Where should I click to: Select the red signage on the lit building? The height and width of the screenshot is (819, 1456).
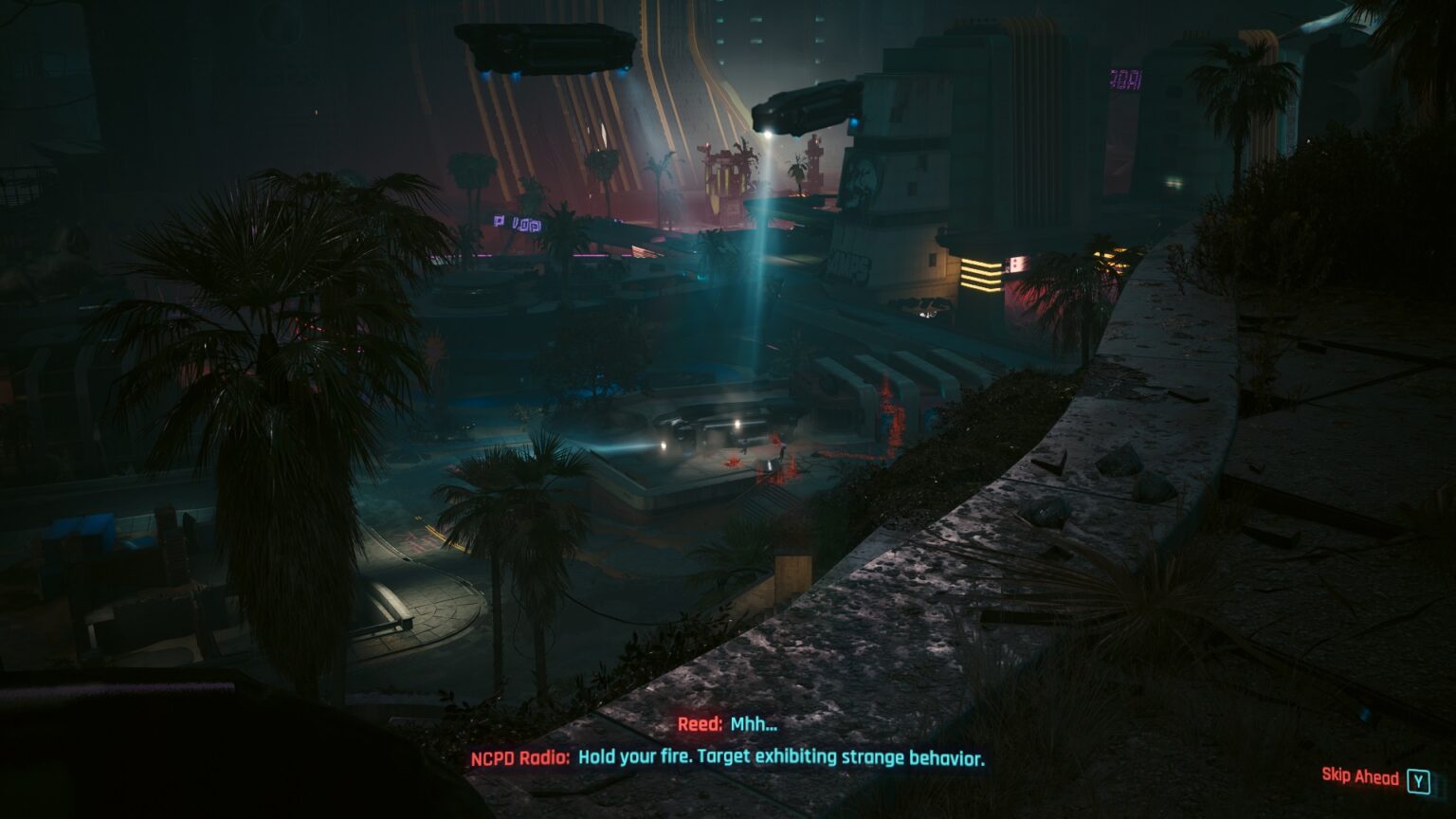[1020, 263]
